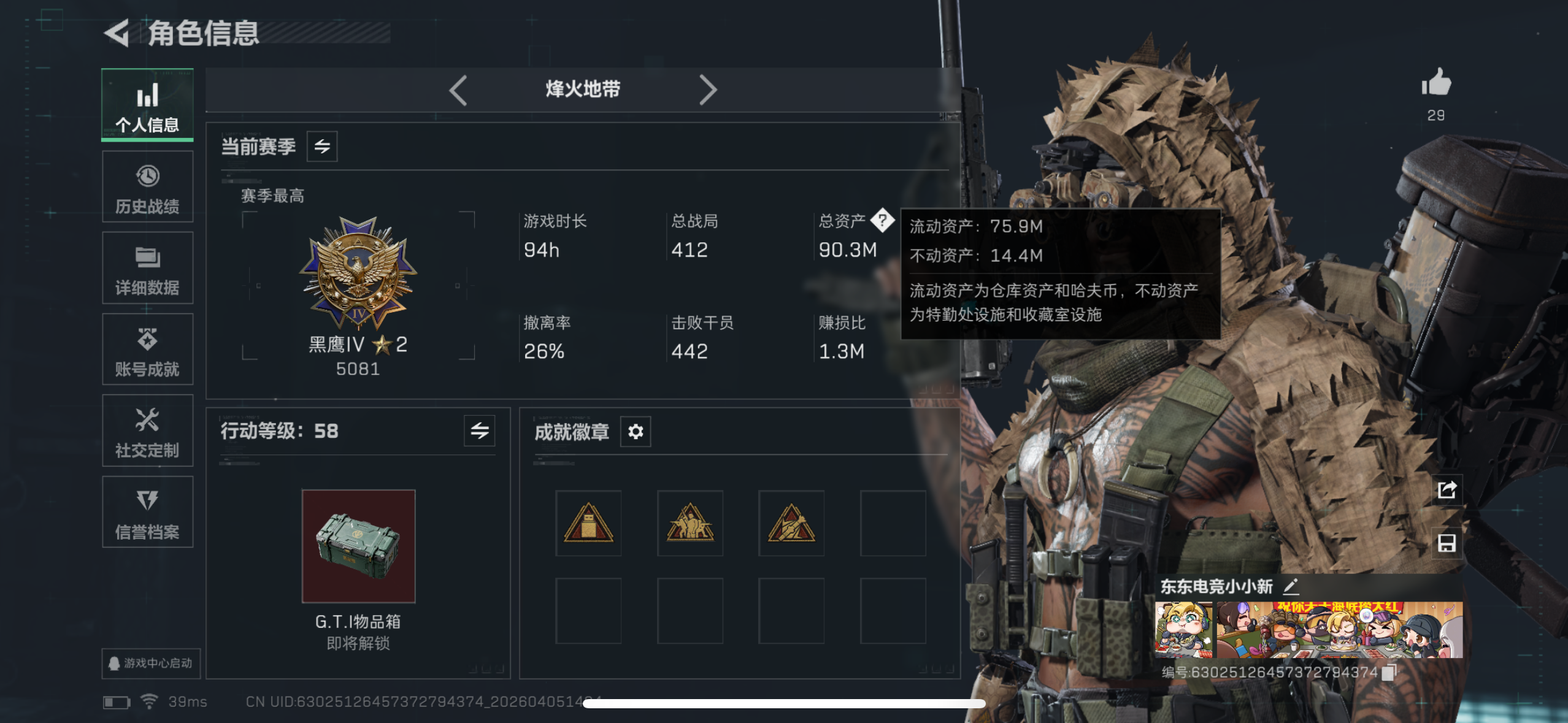Image resolution: width=1568 pixels, height=723 pixels.
Task: Click the share icon on the right edge
Action: point(1447,489)
